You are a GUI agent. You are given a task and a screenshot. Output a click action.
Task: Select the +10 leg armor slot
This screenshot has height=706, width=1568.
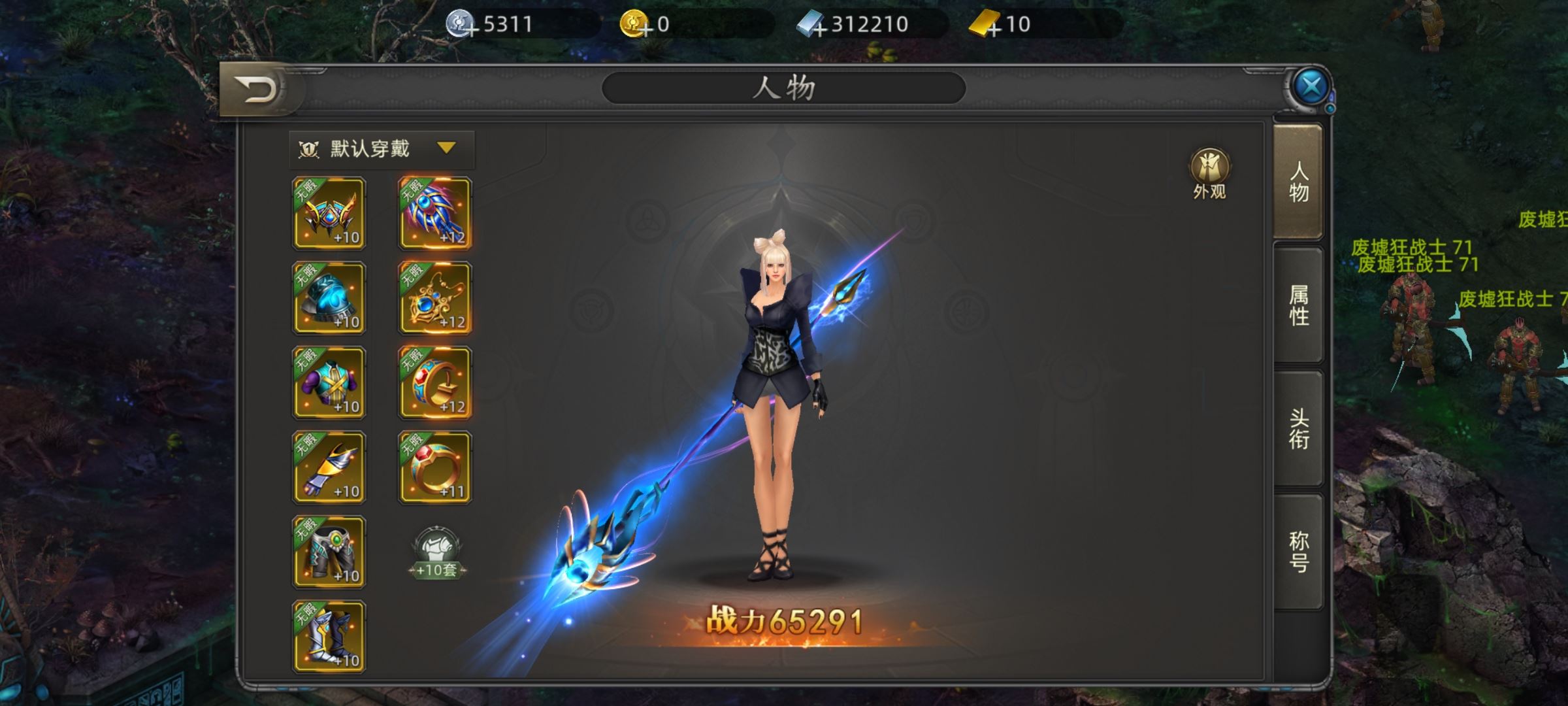click(329, 552)
